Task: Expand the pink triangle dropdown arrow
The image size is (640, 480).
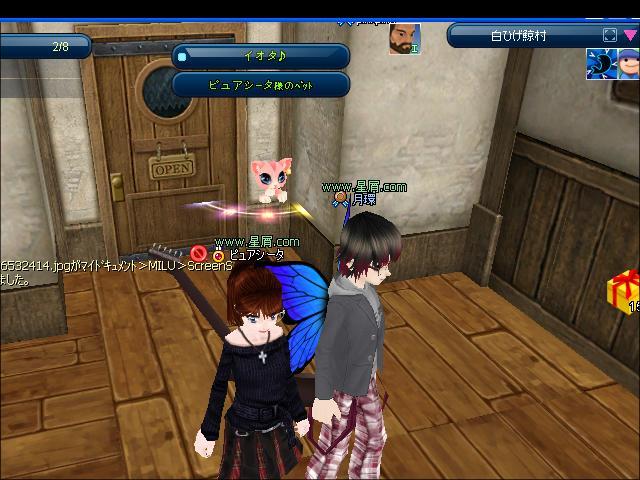Action: tap(630, 36)
